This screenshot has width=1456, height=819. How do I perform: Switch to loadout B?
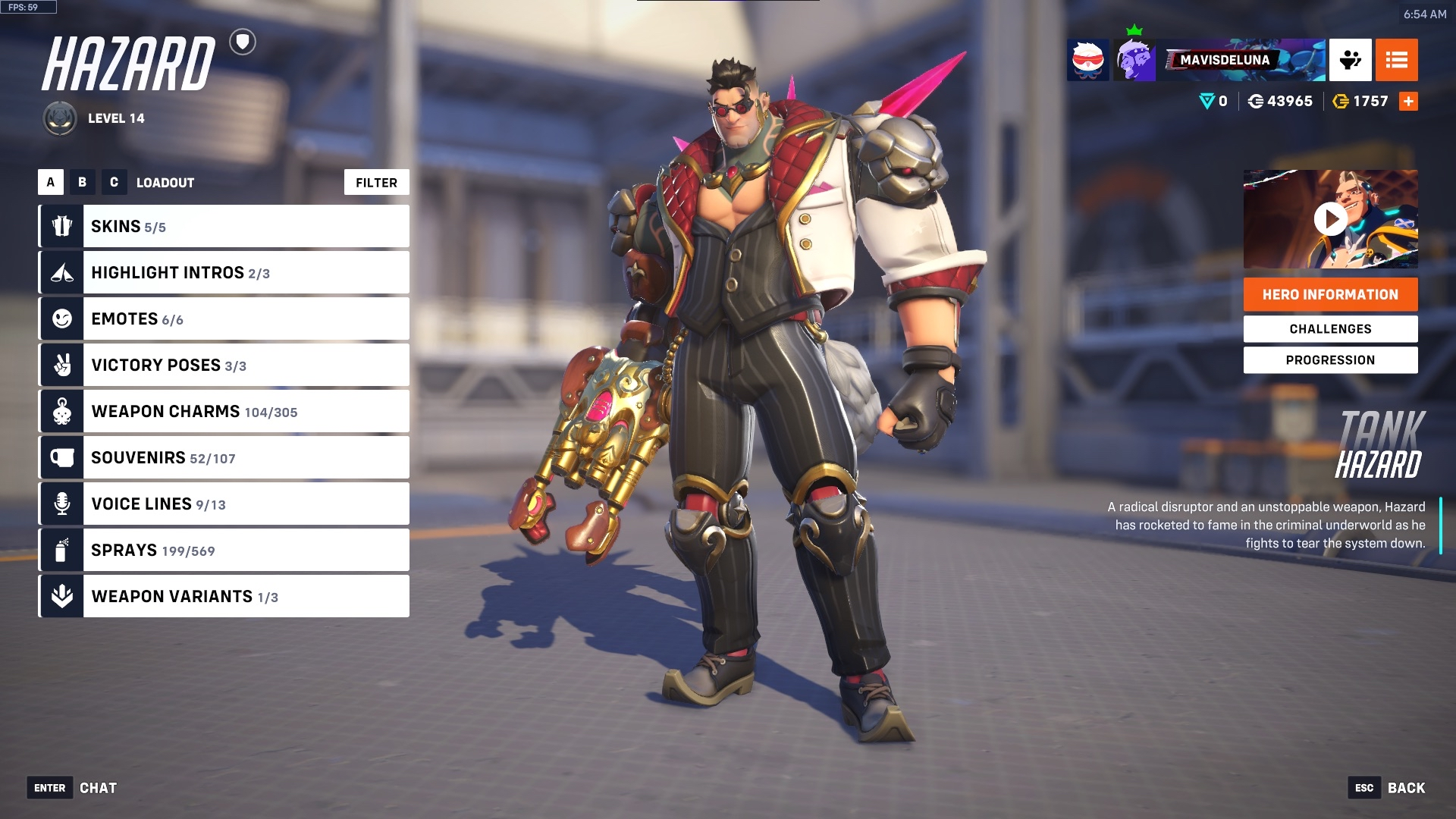pos(82,182)
